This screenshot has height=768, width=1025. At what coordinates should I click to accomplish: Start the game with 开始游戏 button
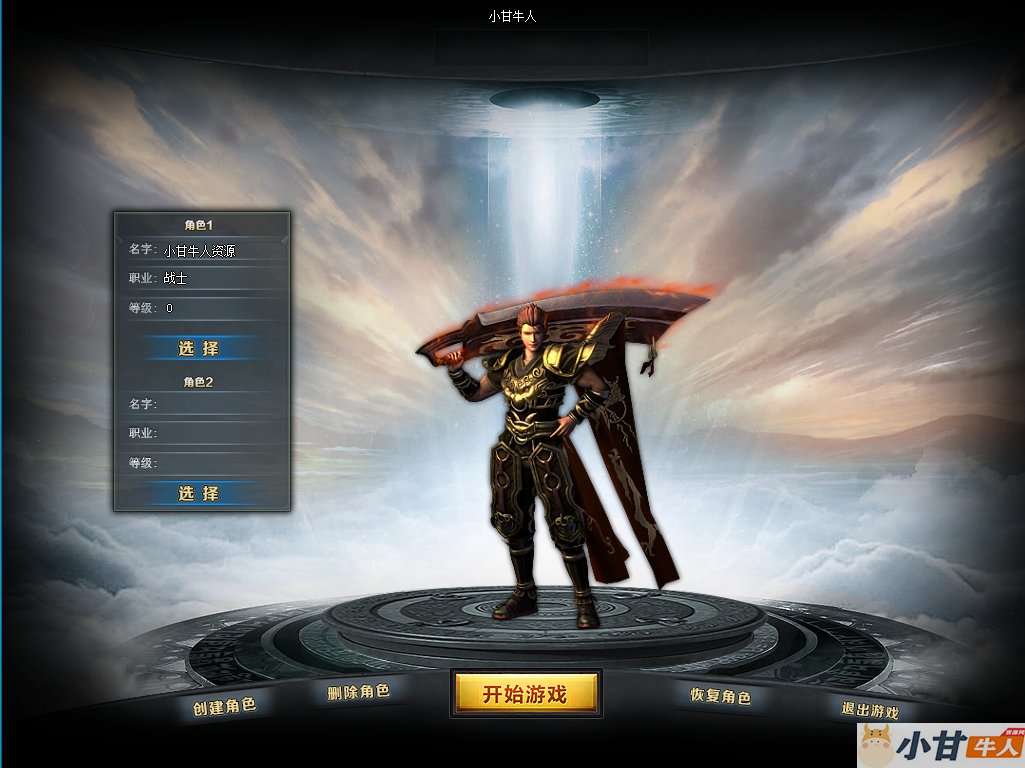[525, 694]
